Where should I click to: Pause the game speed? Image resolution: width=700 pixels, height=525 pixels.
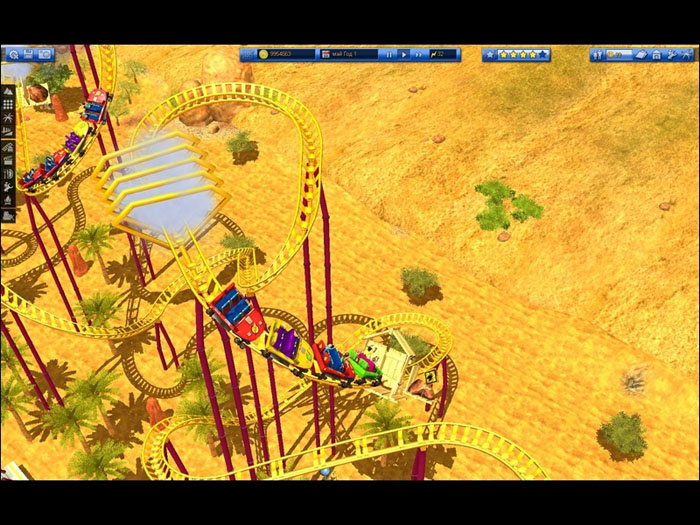tap(389, 54)
